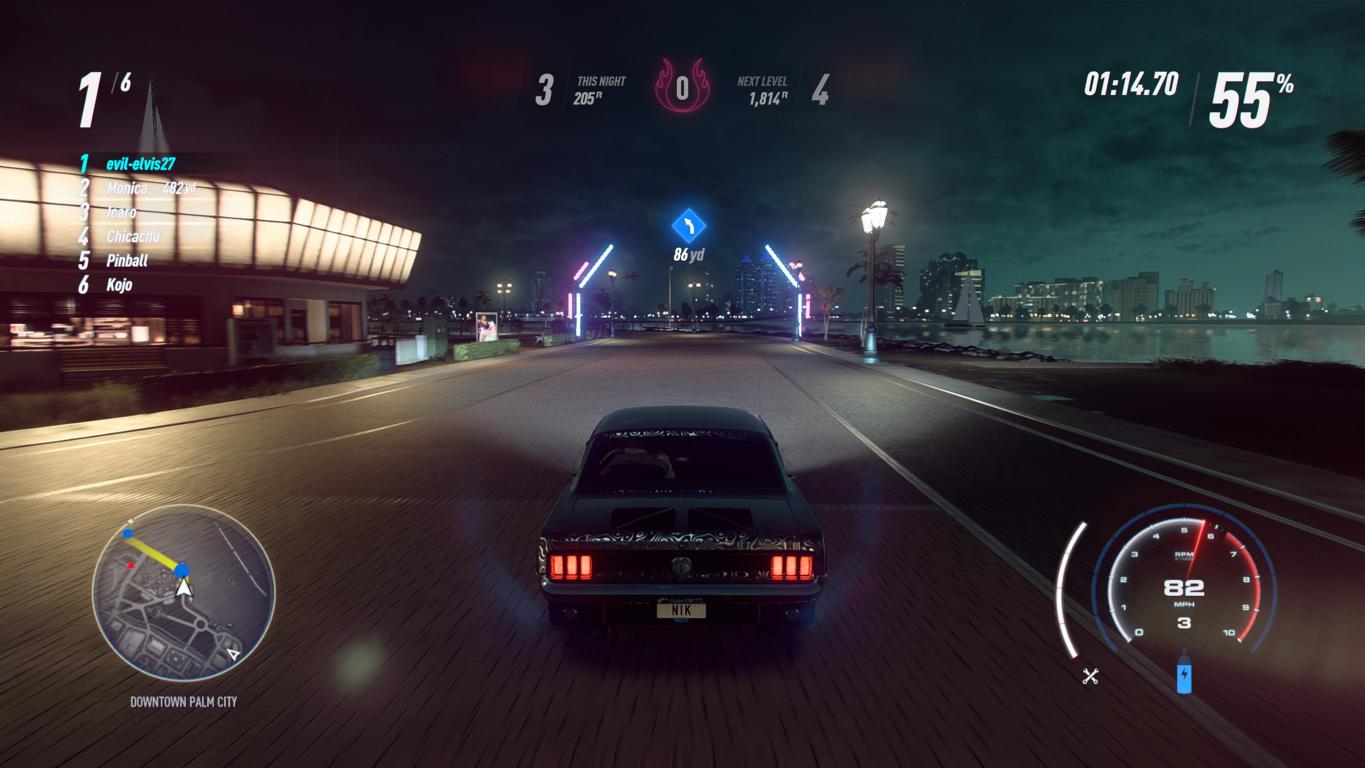The height and width of the screenshot is (768, 1365).
Task: Click the blue left-turn checkpoint marker
Action: [x=688, y=226]
